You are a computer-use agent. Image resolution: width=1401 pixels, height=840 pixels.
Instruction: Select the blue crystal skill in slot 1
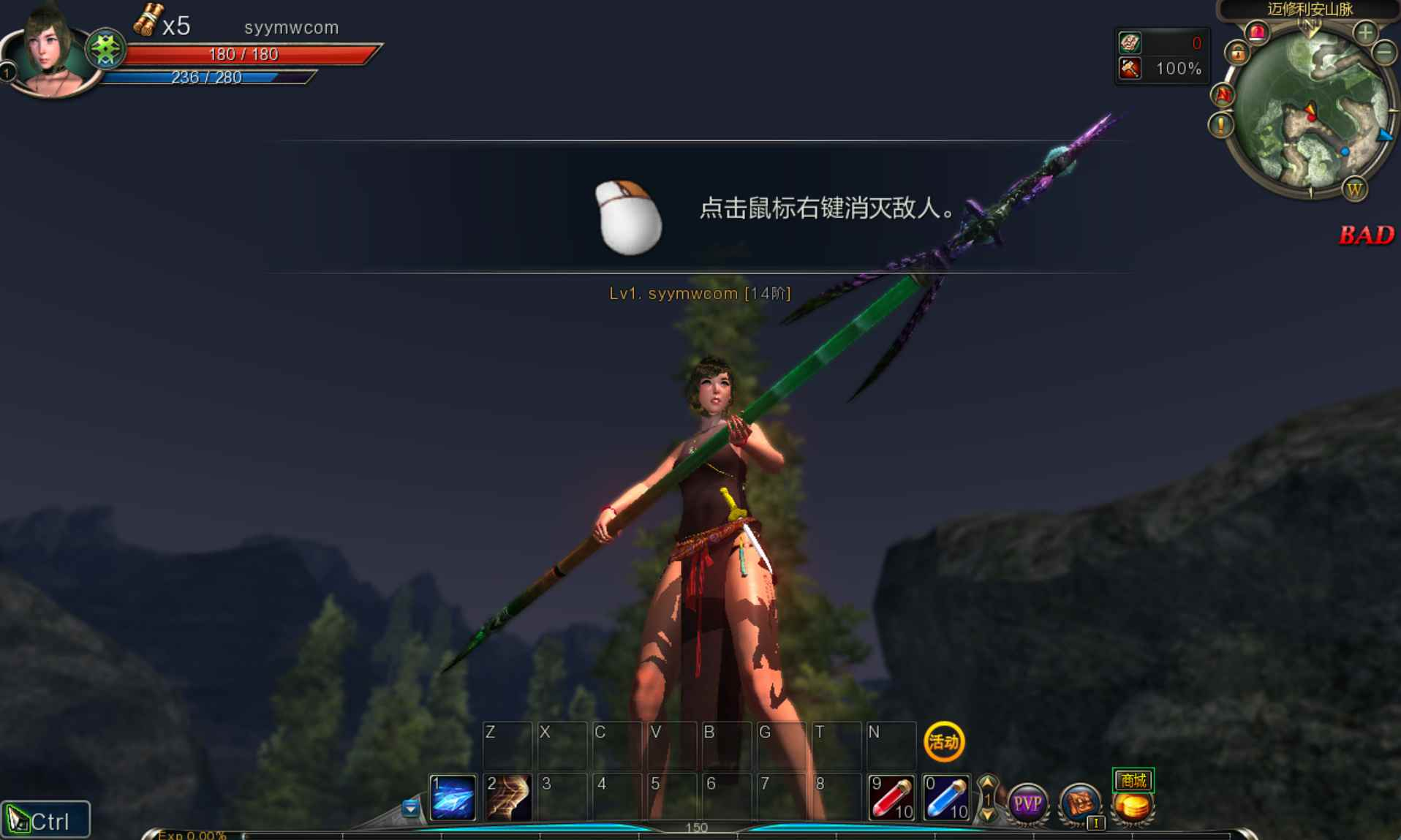452,797
